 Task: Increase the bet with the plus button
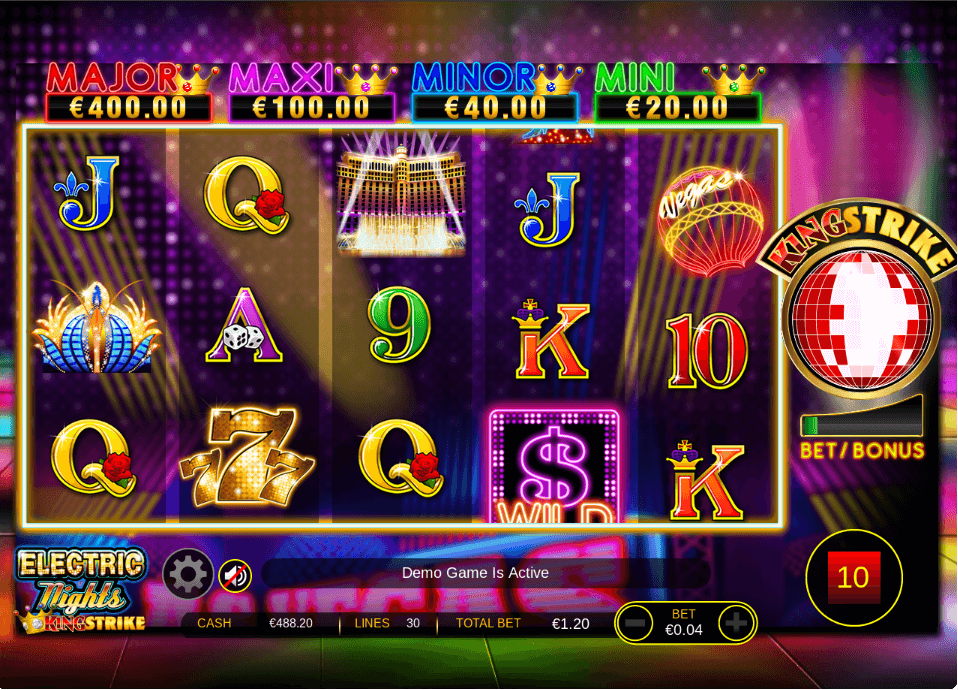[735, 624]
